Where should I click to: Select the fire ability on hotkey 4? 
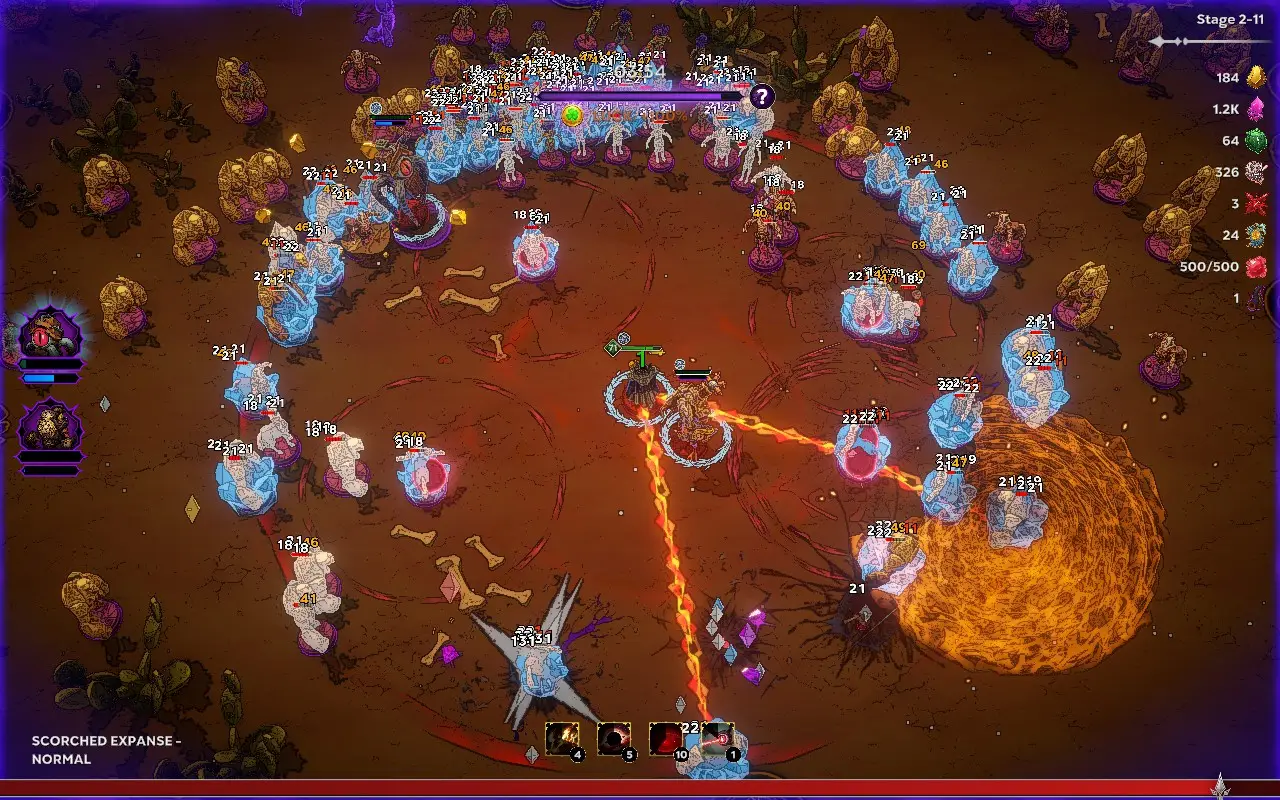point(563,738)
